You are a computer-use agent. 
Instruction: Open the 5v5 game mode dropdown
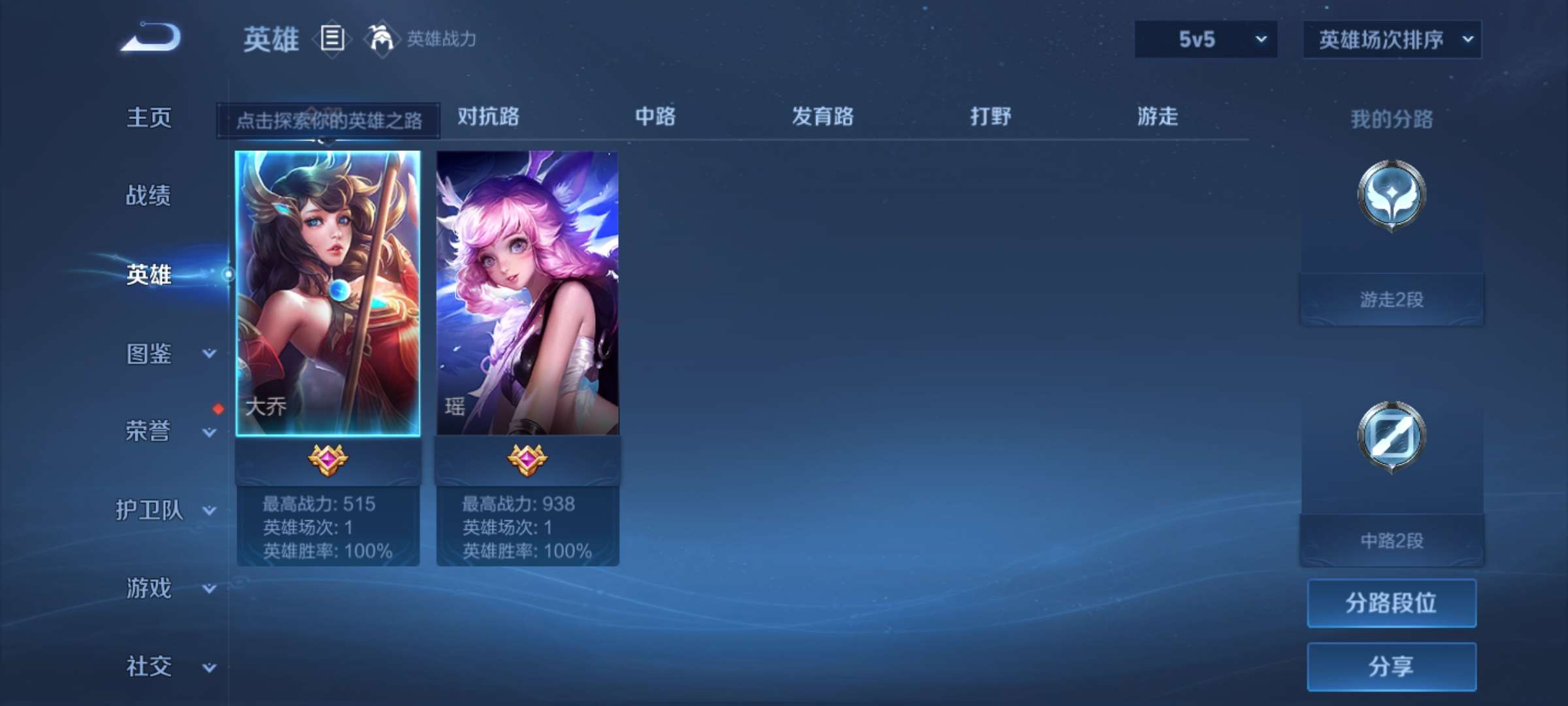(1204, 39)
